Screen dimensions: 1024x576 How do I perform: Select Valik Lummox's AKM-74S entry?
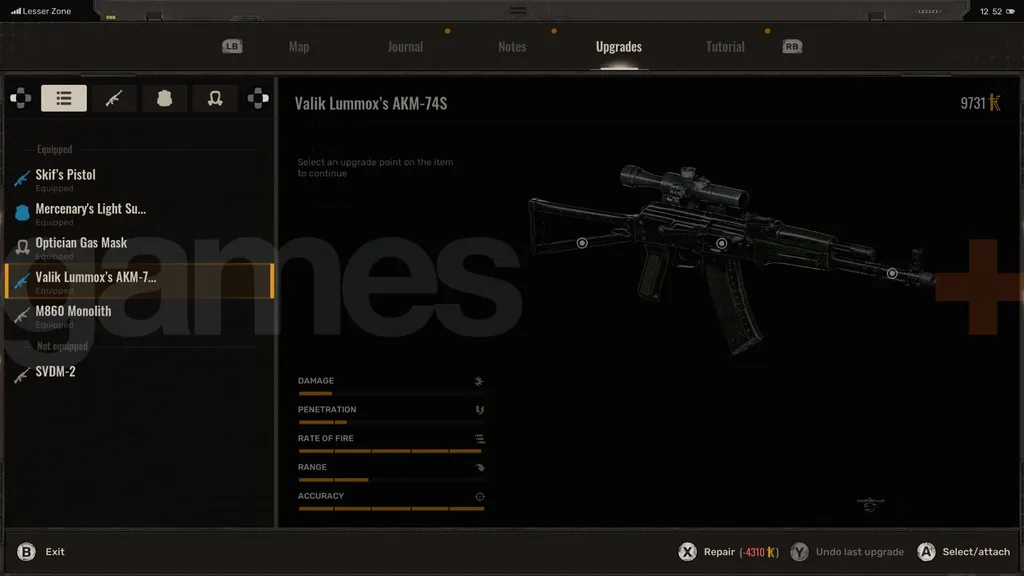click(96, 278)
